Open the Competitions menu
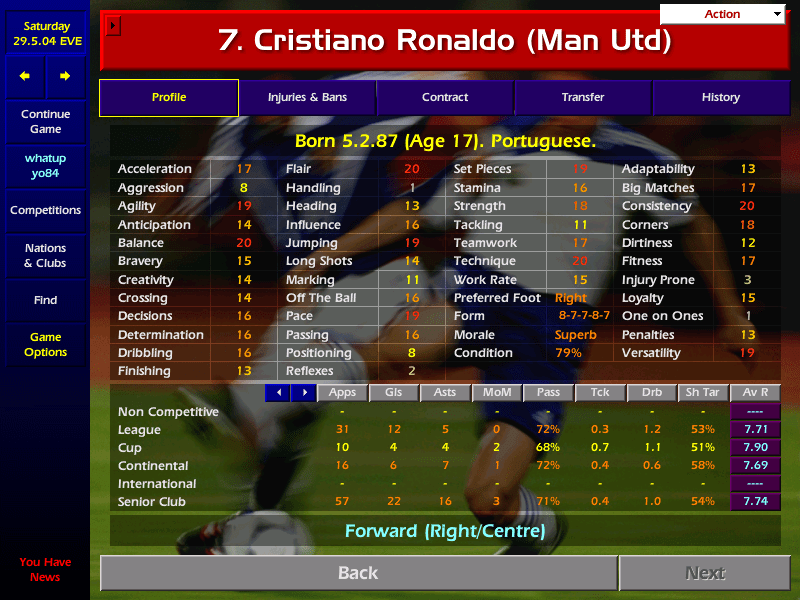This screenshot has height=600, width=800. pos(45,210)
